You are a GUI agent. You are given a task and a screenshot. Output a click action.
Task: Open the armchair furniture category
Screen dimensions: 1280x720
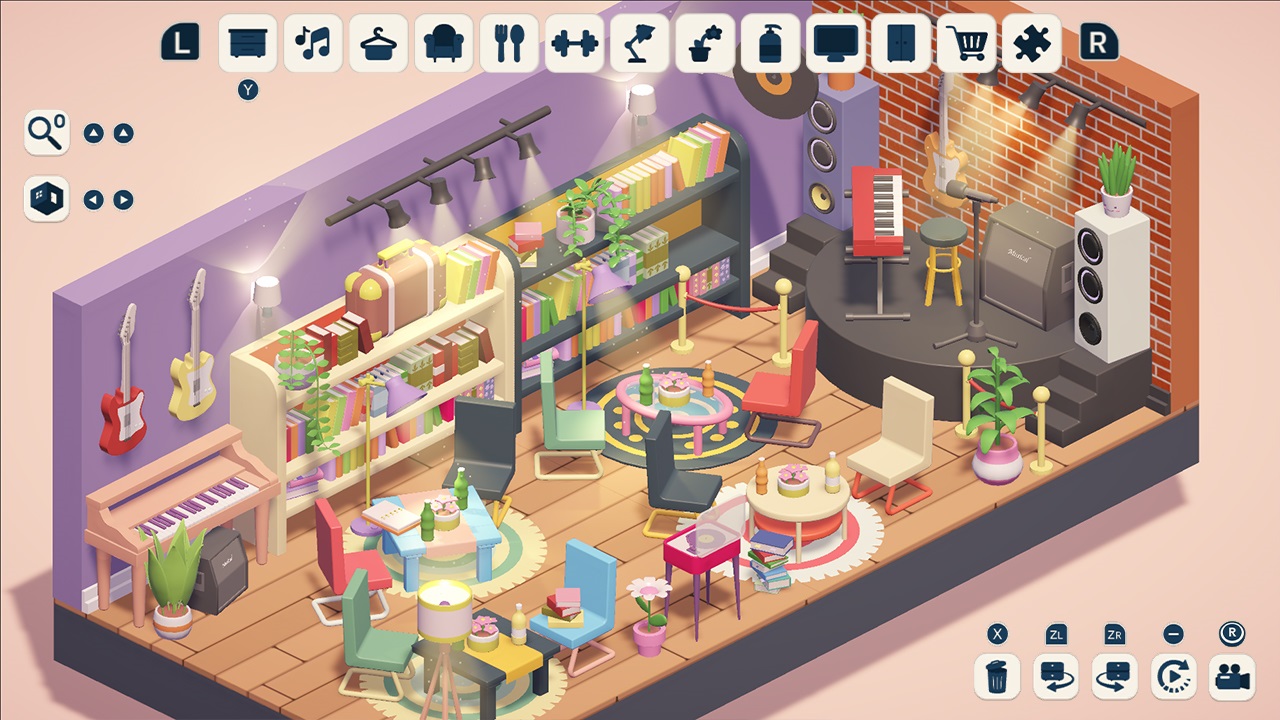pos(443,42)
